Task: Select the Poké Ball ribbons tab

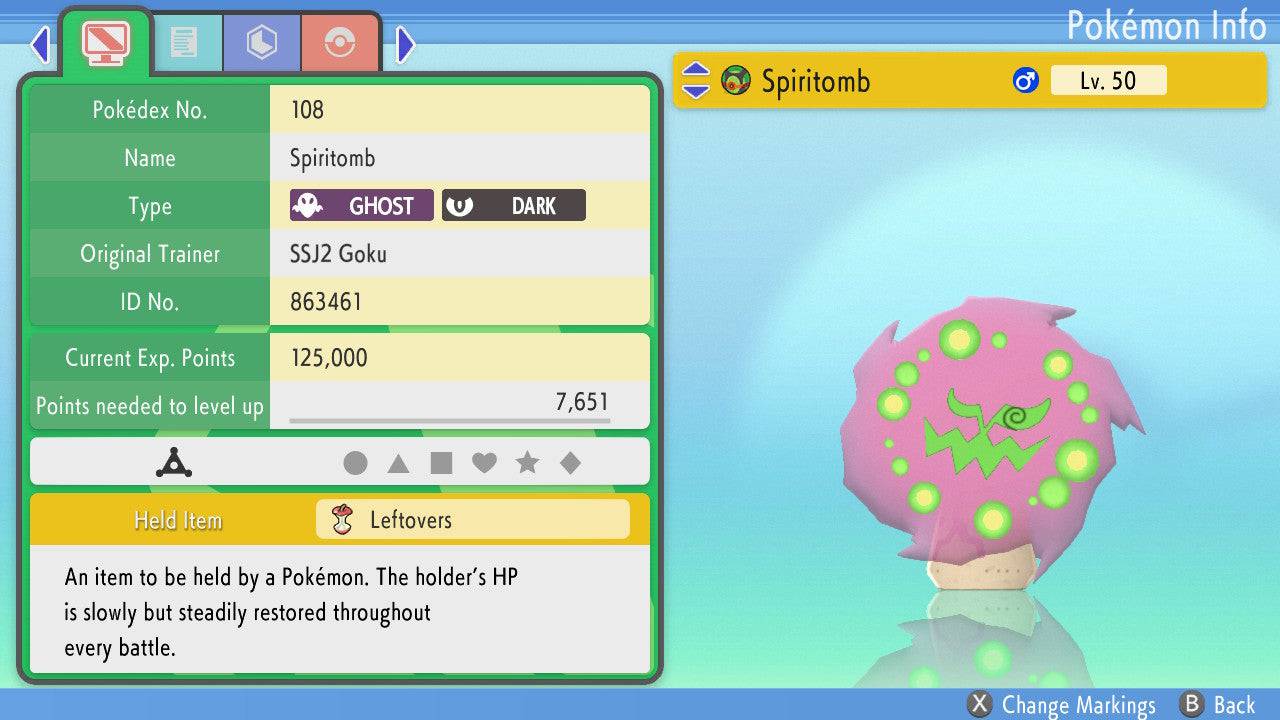Action: (x=340, y=42)
